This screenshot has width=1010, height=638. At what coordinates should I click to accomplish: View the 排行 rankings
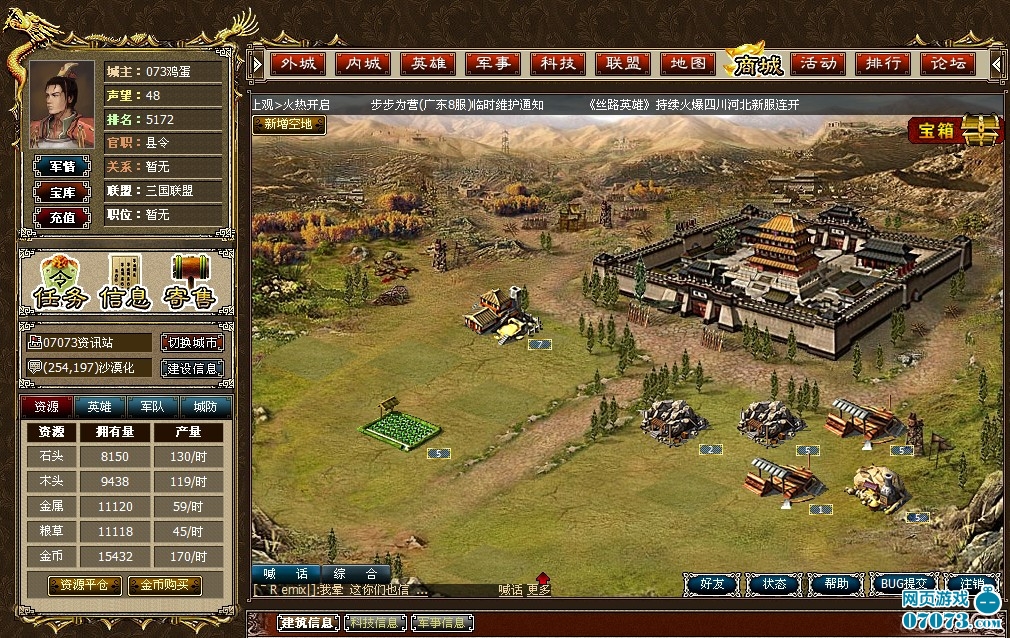tap(883, 63)
